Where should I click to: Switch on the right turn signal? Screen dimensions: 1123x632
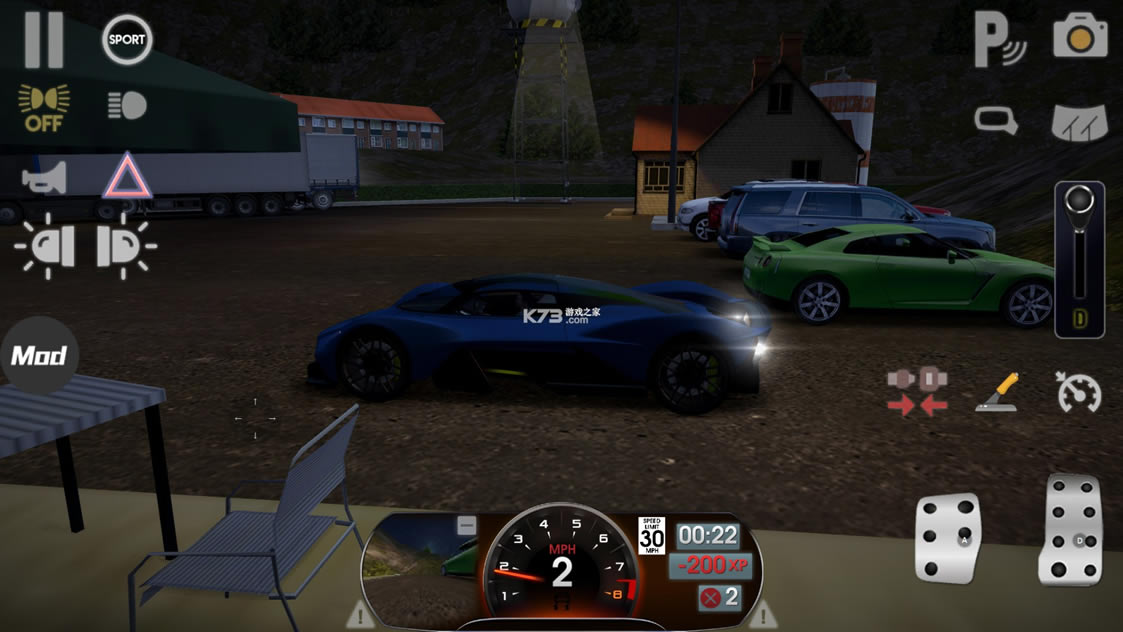(x=126, y=246)
